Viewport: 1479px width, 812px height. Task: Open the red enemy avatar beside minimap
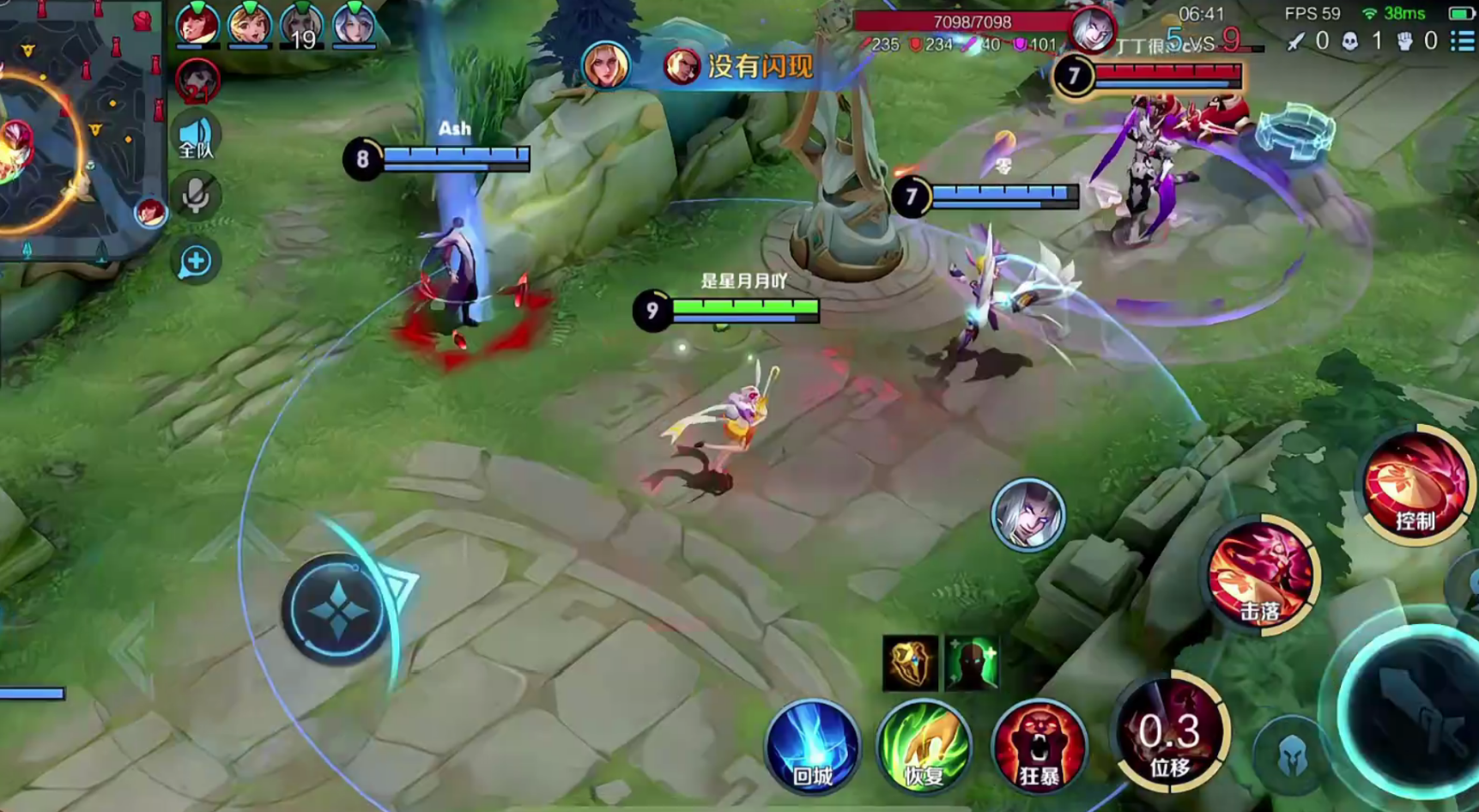tap(197, 81)
